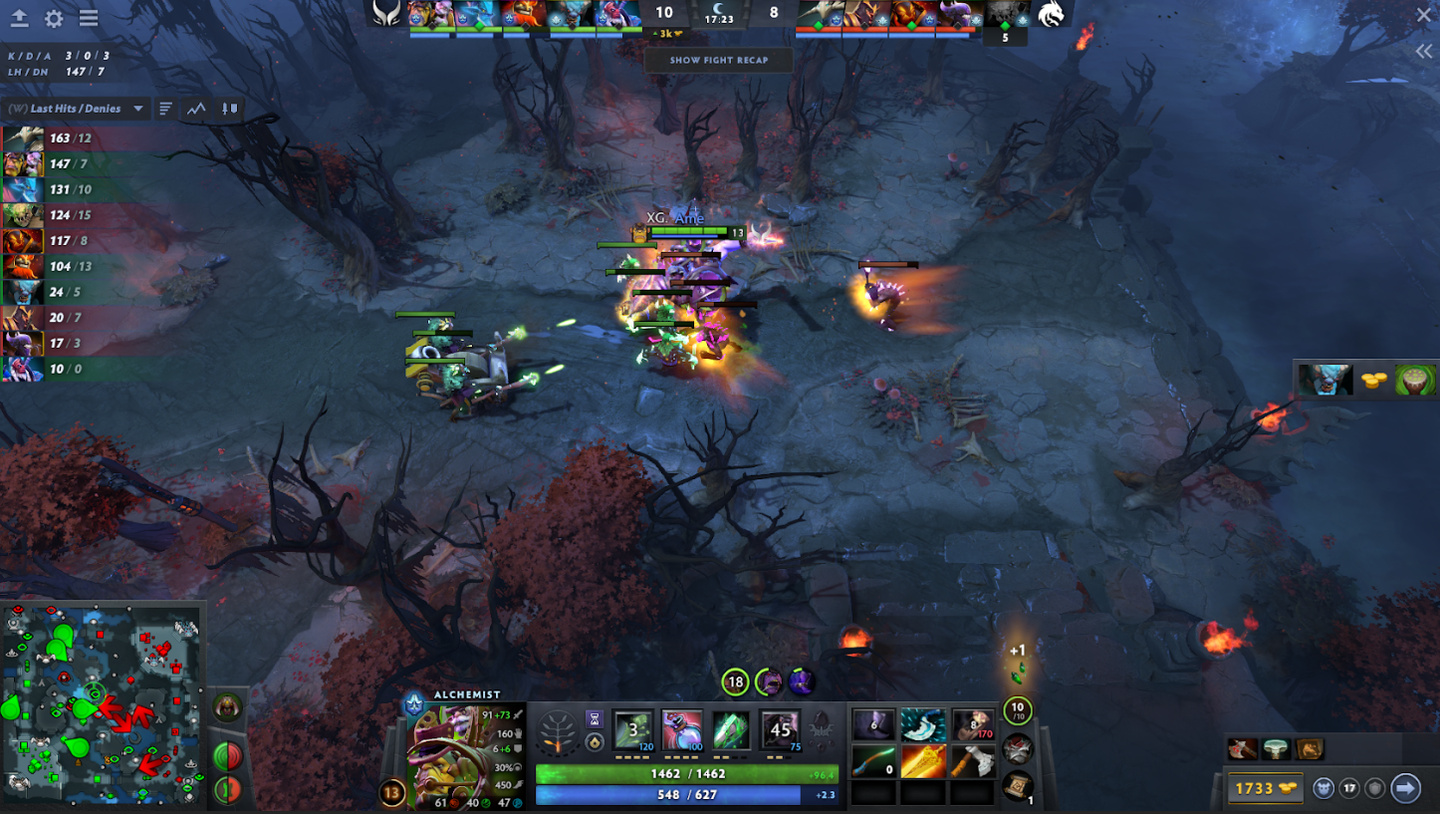Select the Acid Spray ability showing cooldown 3
This screenshot has height=814, width=1440.
tap(632, 731)
